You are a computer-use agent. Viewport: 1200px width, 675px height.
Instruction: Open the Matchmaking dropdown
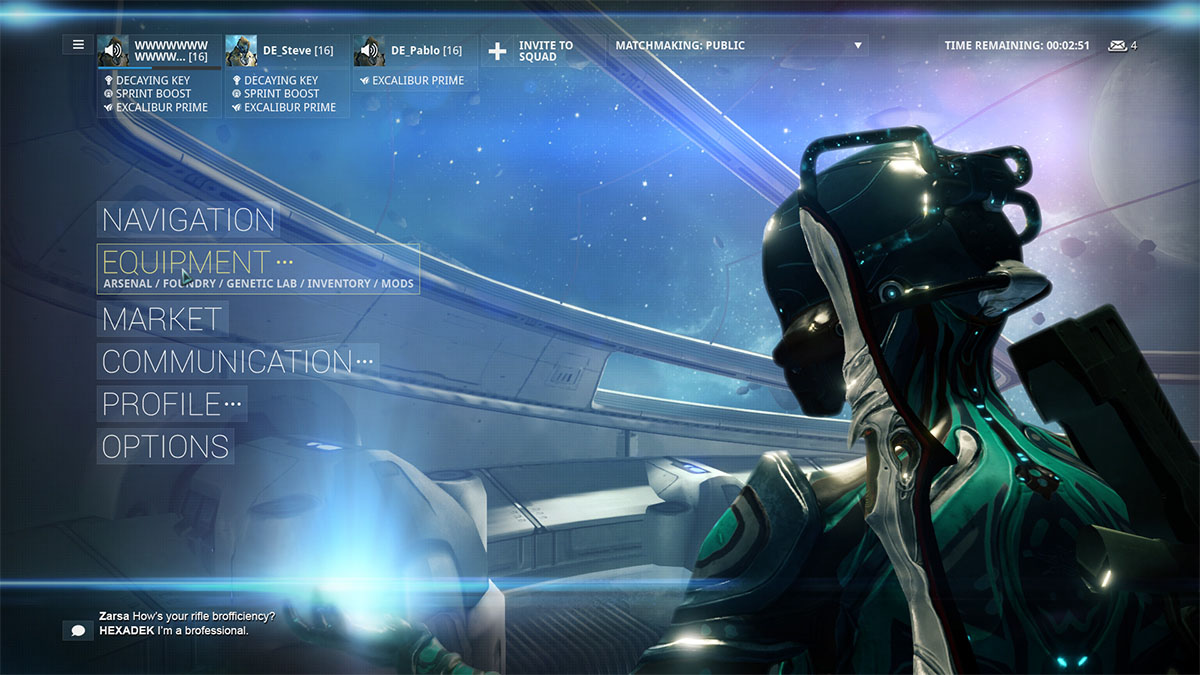point(738,46)
